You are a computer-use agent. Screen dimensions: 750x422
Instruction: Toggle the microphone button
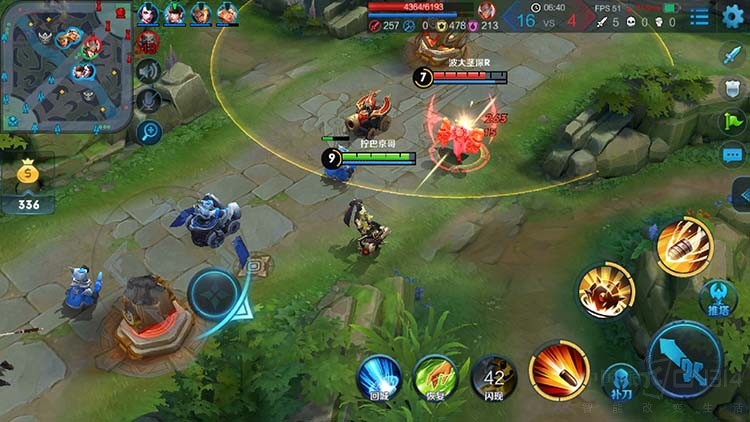pyautogui.click(x=148, y=100)
